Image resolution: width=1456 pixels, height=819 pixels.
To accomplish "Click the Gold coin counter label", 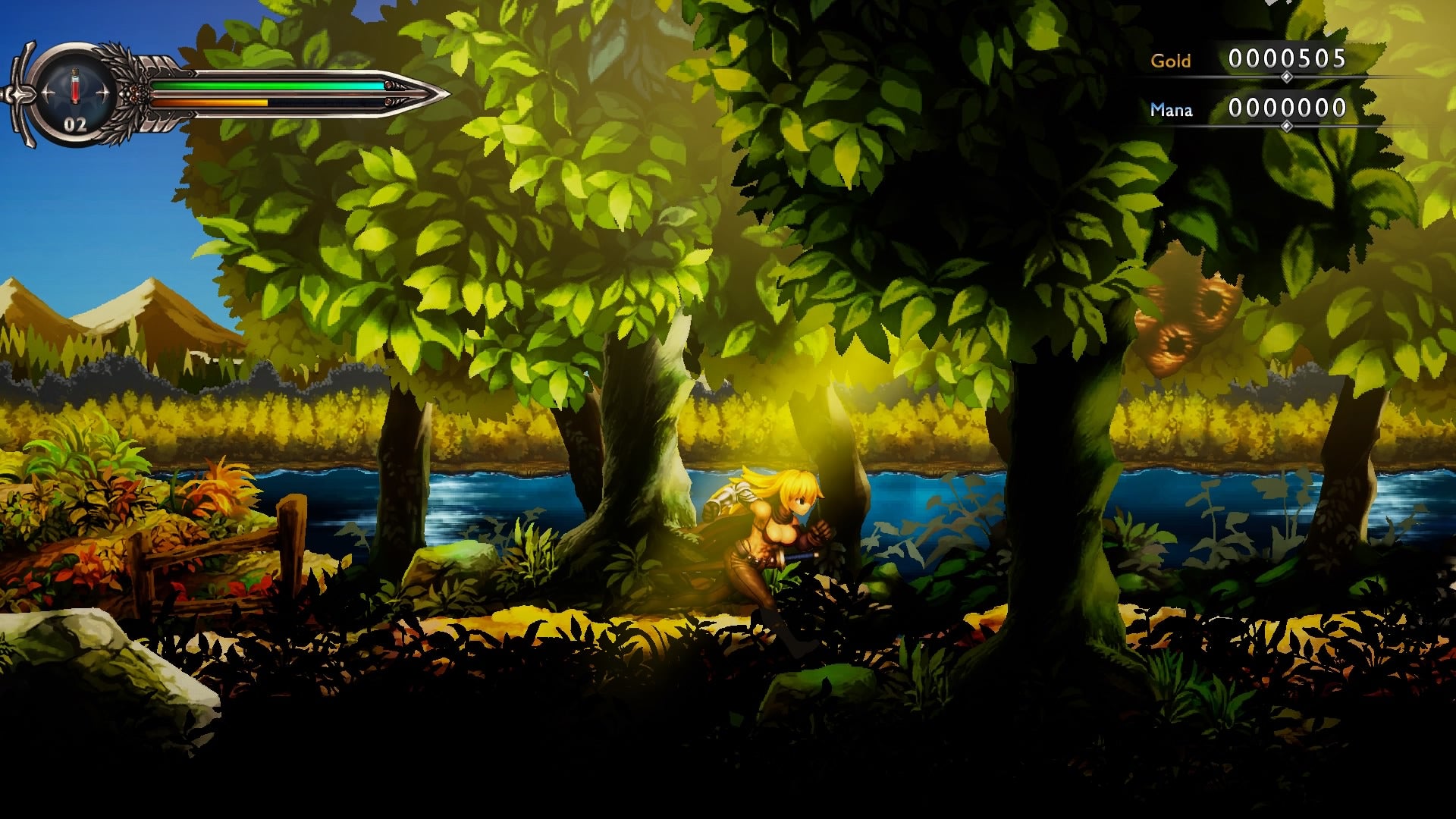I will (1171, 61).
